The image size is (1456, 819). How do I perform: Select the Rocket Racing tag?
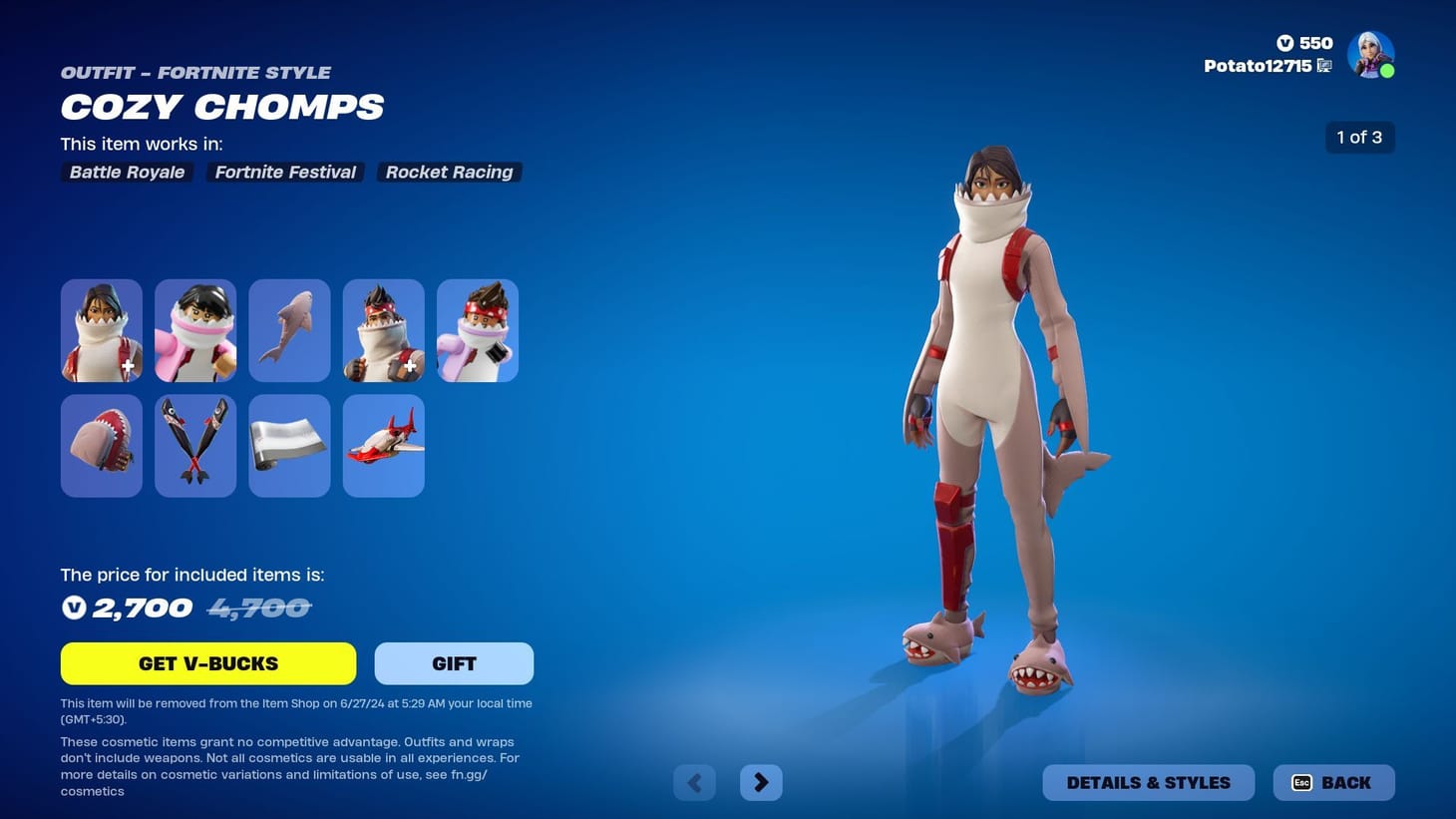(449, 172)
